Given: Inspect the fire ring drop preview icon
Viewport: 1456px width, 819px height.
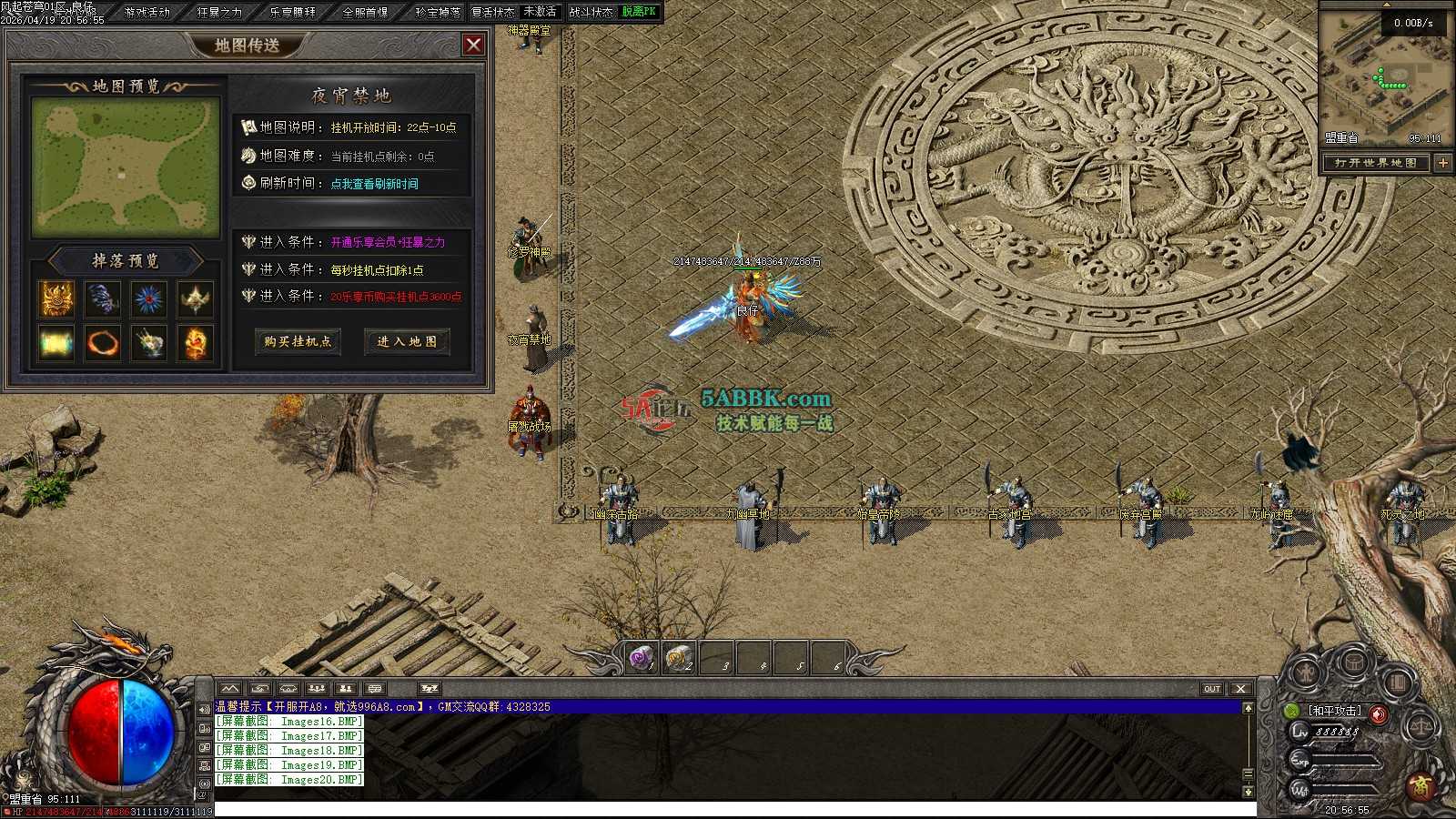Looking at the screenshot, I should coord(102,344).
